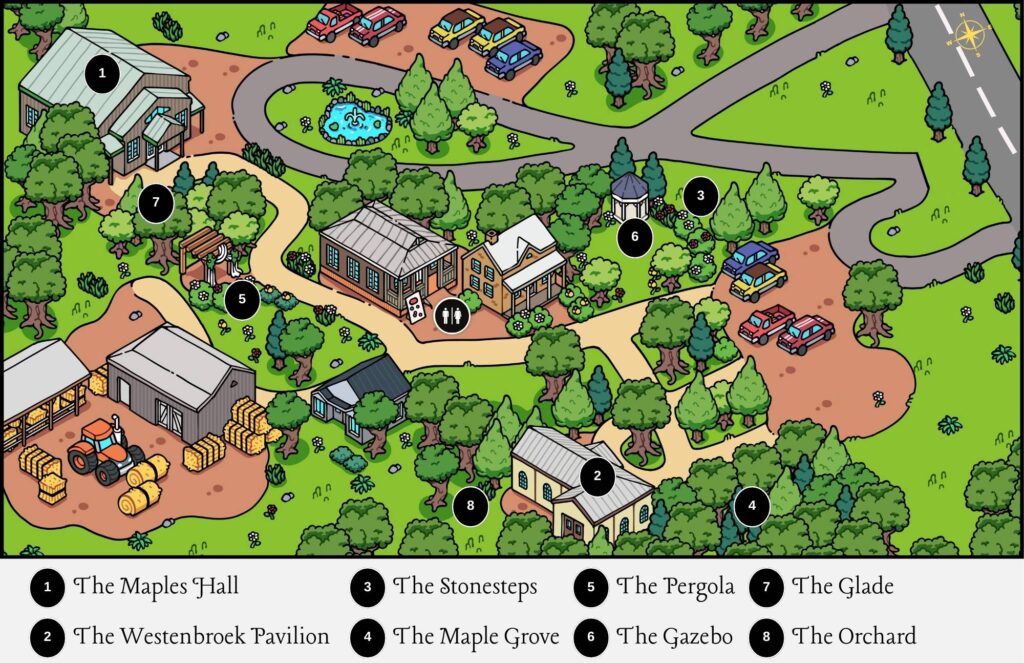Select The Westenbroek Pavilion in the legend
This screenshot has height=663, width=1024.
coord(201,636)
